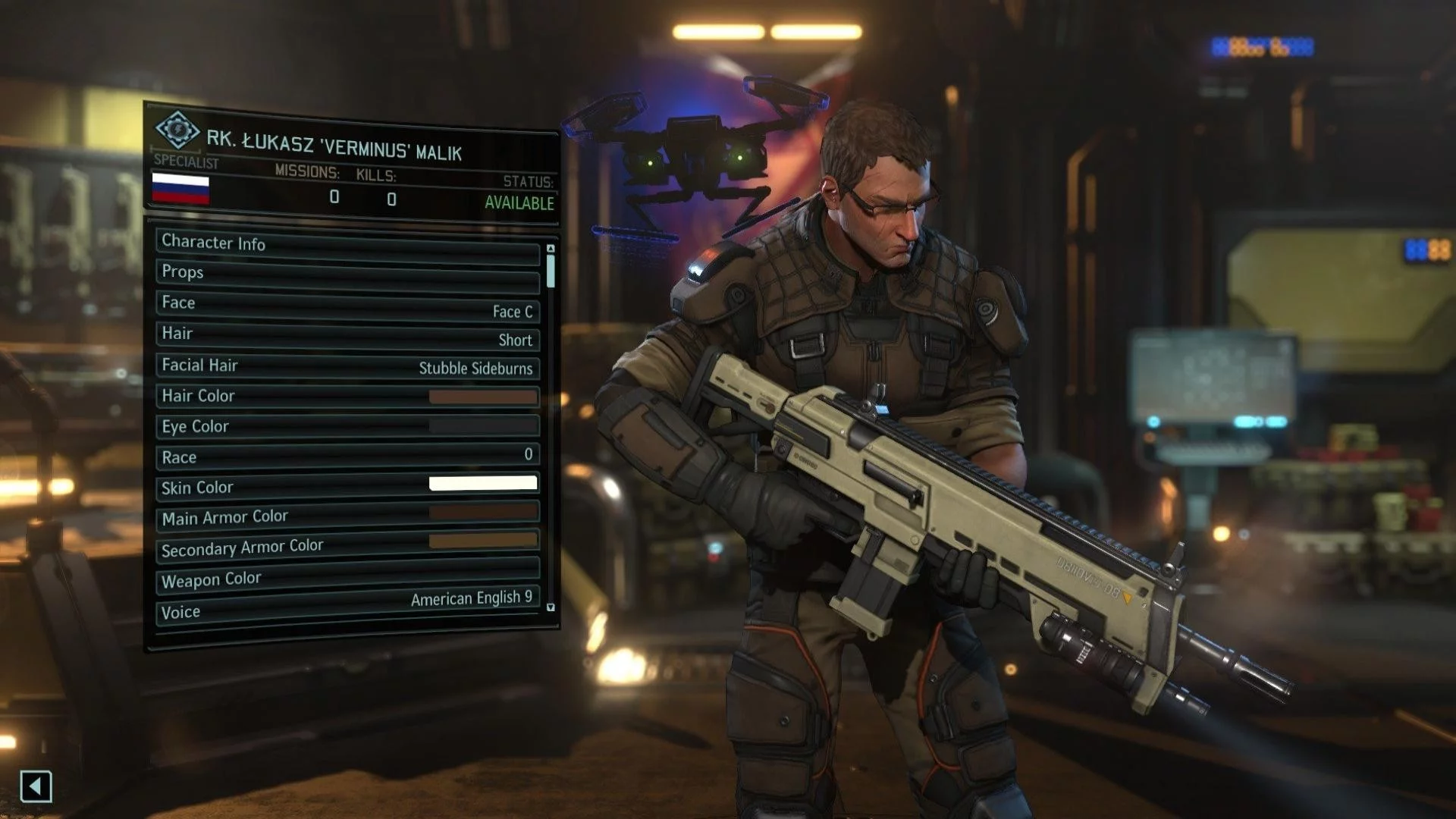Pick a new Hair Color
Viewport: 1456px width, 819px height.
(347, 397)
